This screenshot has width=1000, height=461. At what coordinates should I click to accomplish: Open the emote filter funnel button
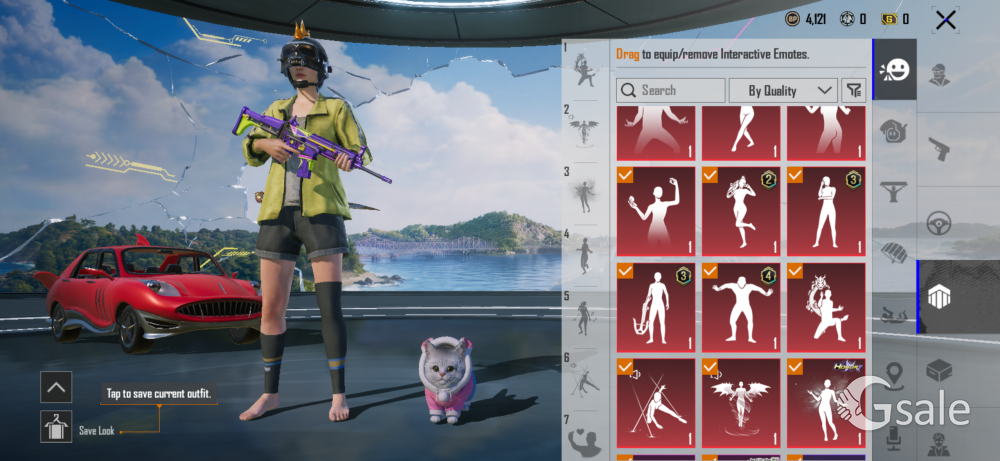[853, 90]
